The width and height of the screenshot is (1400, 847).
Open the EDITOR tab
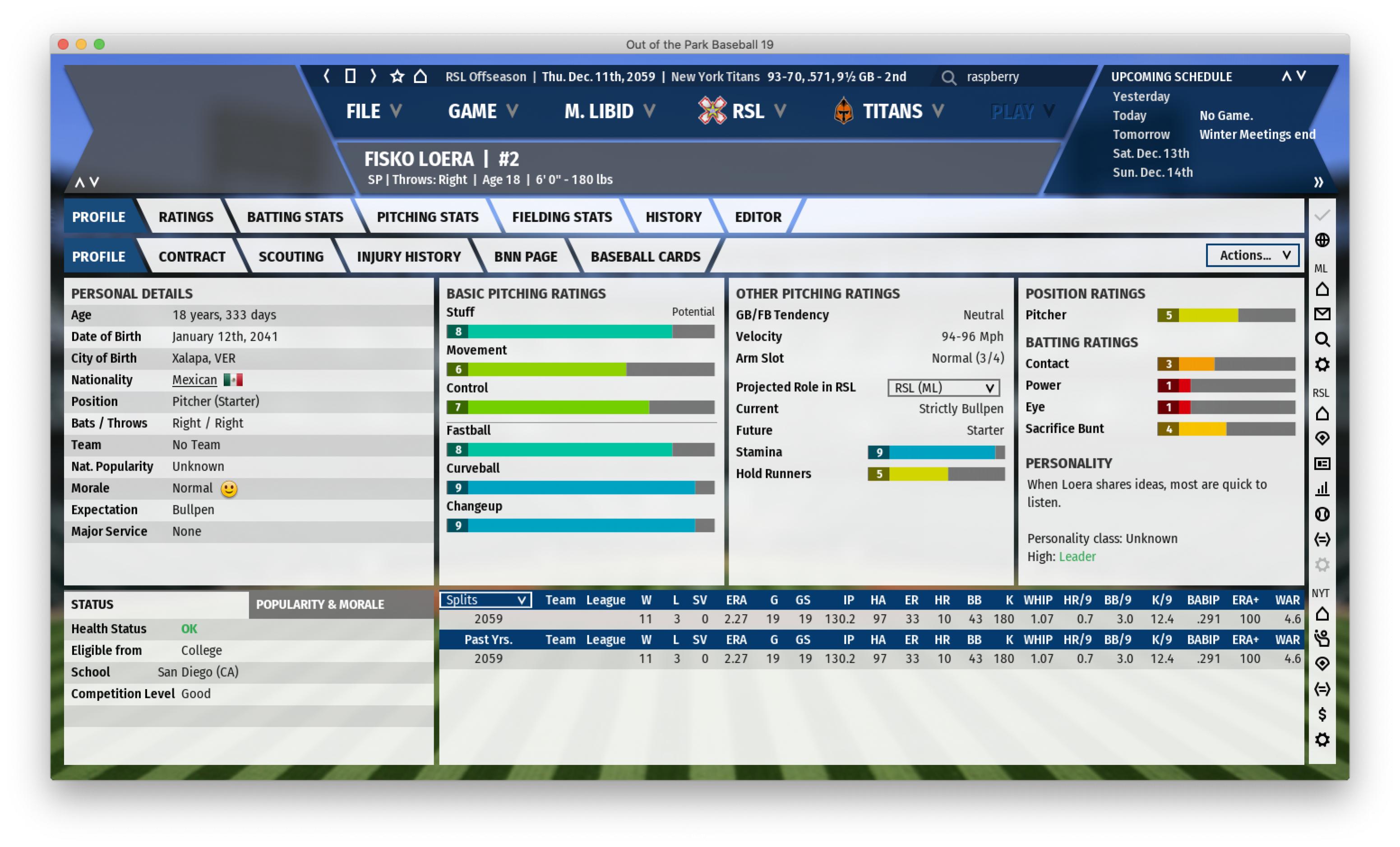point(758,217)
